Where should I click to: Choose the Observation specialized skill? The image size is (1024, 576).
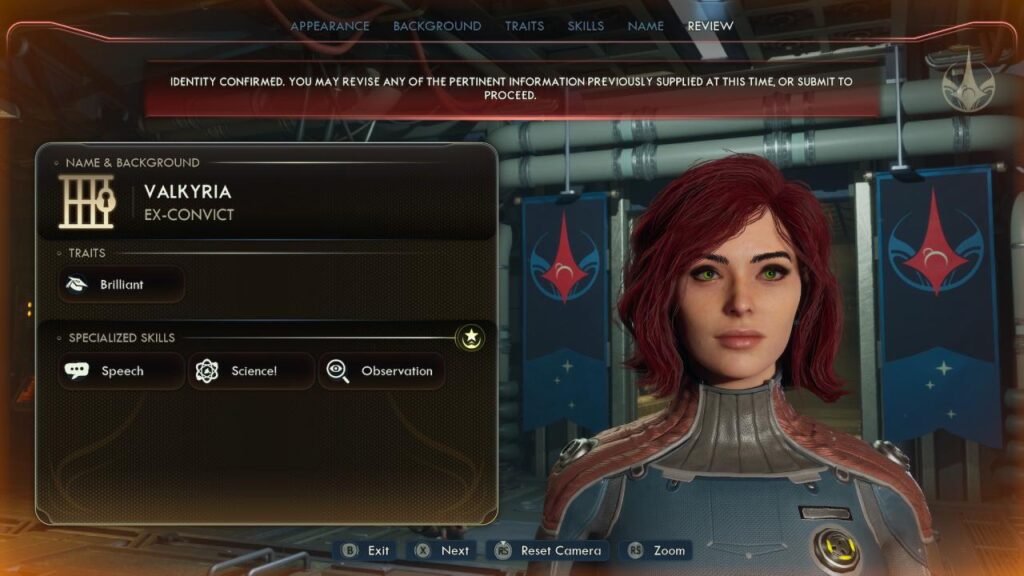pos(382,371)
